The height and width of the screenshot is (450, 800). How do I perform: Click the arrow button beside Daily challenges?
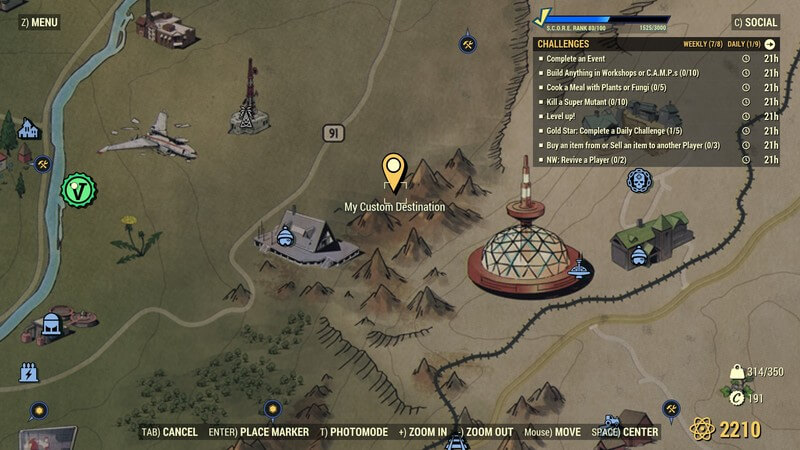[x=770, y=44]
